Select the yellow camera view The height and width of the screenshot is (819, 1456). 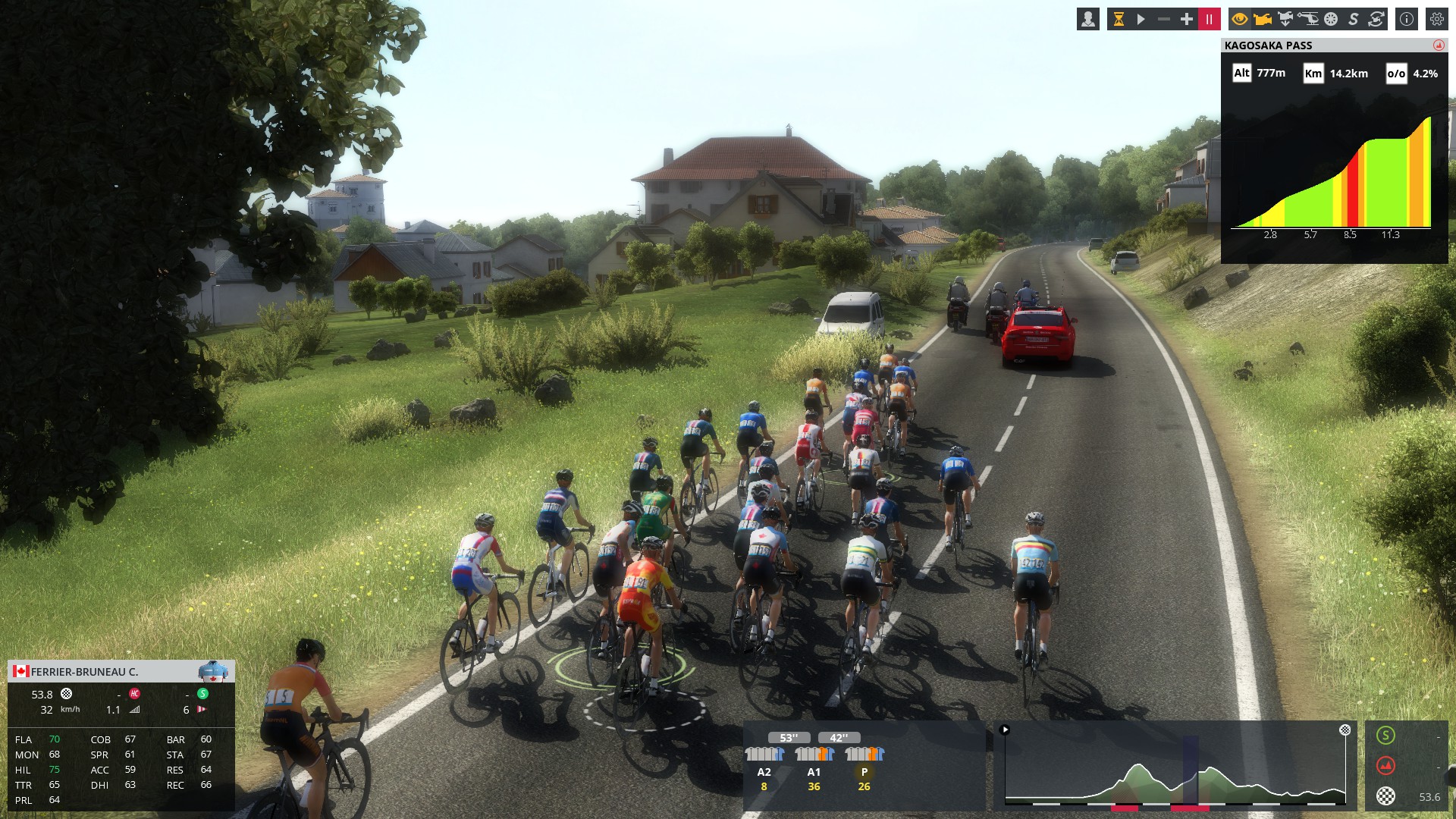tap(1263, 20)
